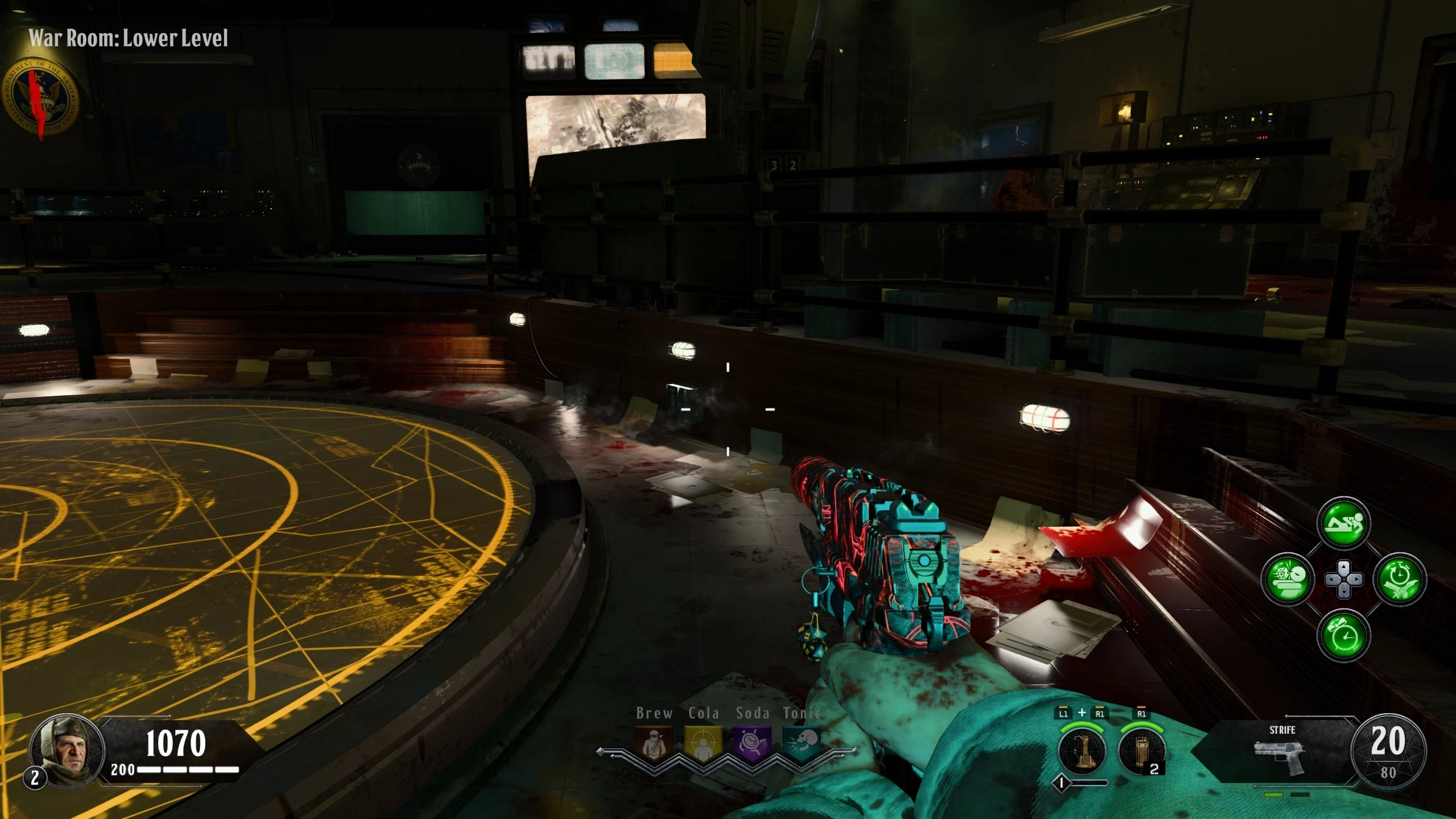Use the dice and clock elixir
The width and height of the screenshot is (1456, 819).
pyautogui.click(x=1287, y=580)
